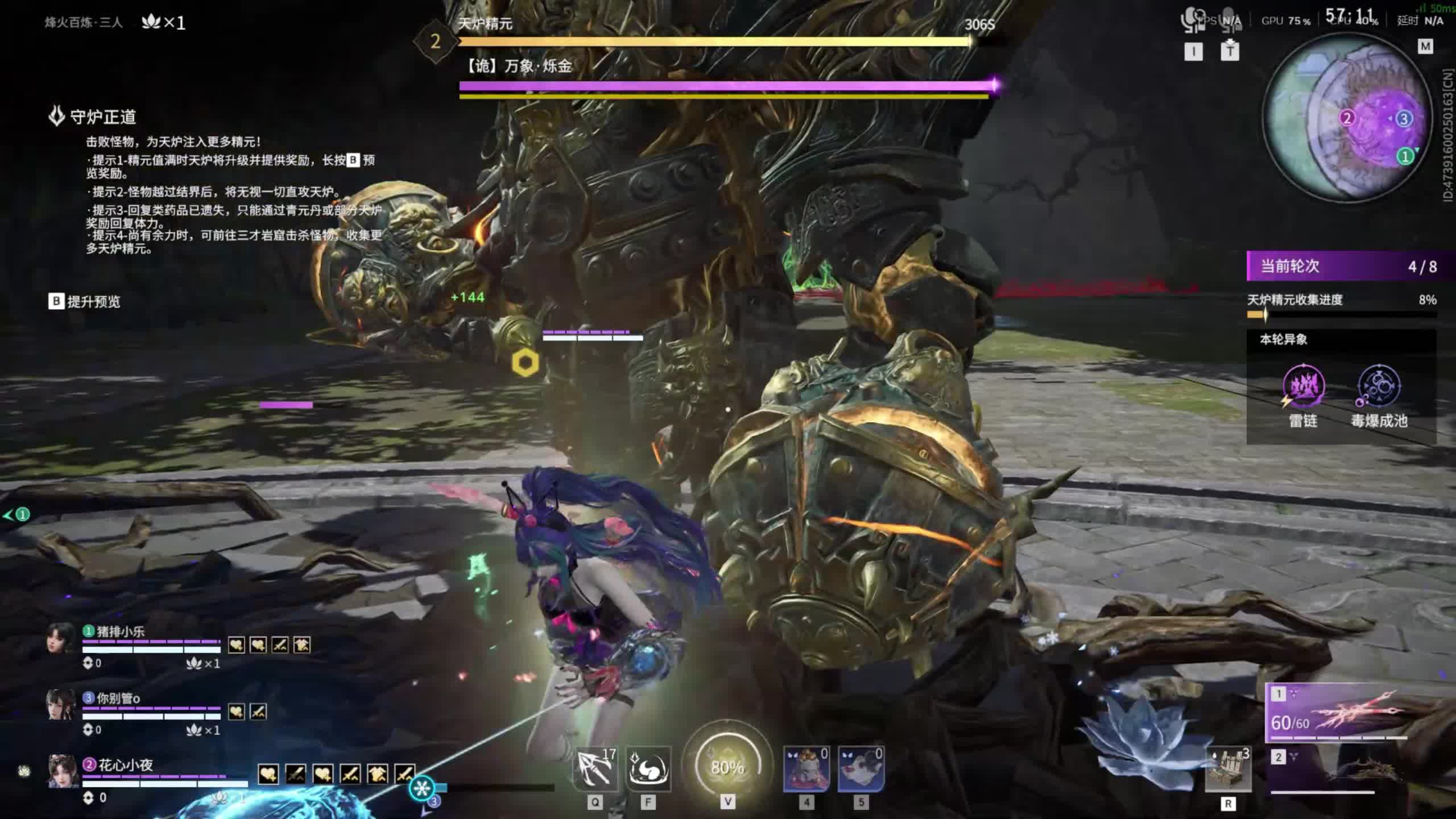Switch to the weapon with 60/60 durability

pos(1337,714)
